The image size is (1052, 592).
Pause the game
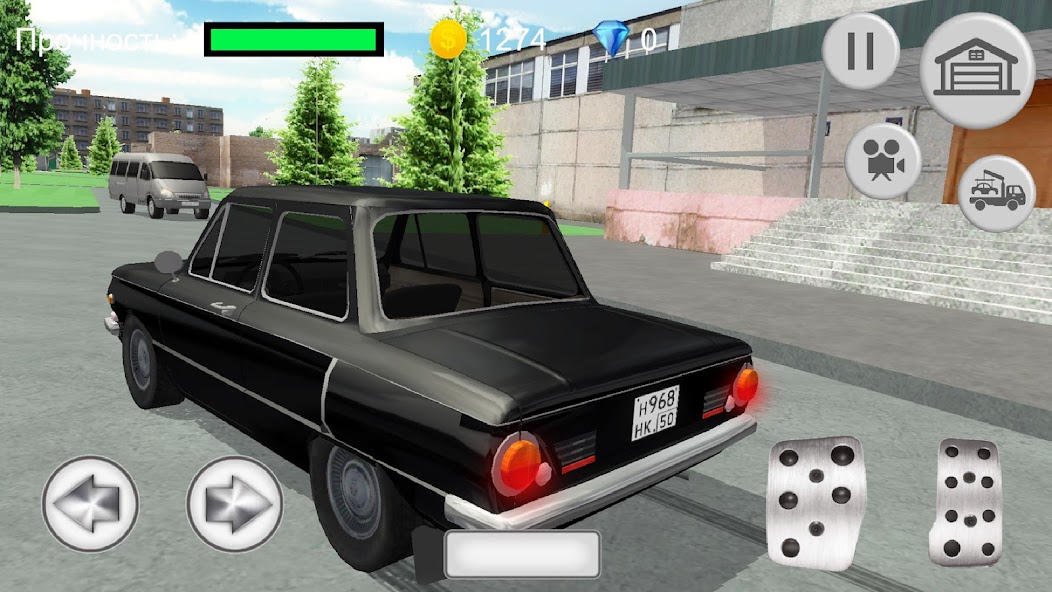point(860,51)
